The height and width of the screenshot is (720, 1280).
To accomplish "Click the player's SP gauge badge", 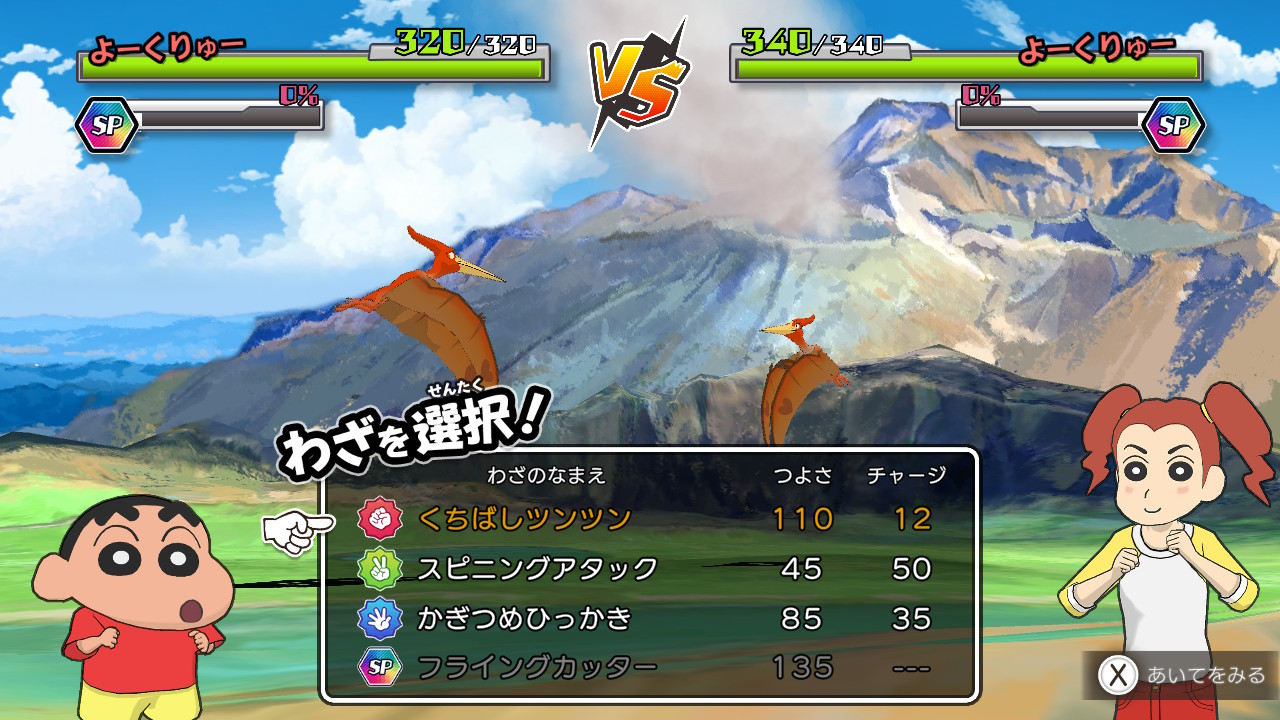I will 107,125.
